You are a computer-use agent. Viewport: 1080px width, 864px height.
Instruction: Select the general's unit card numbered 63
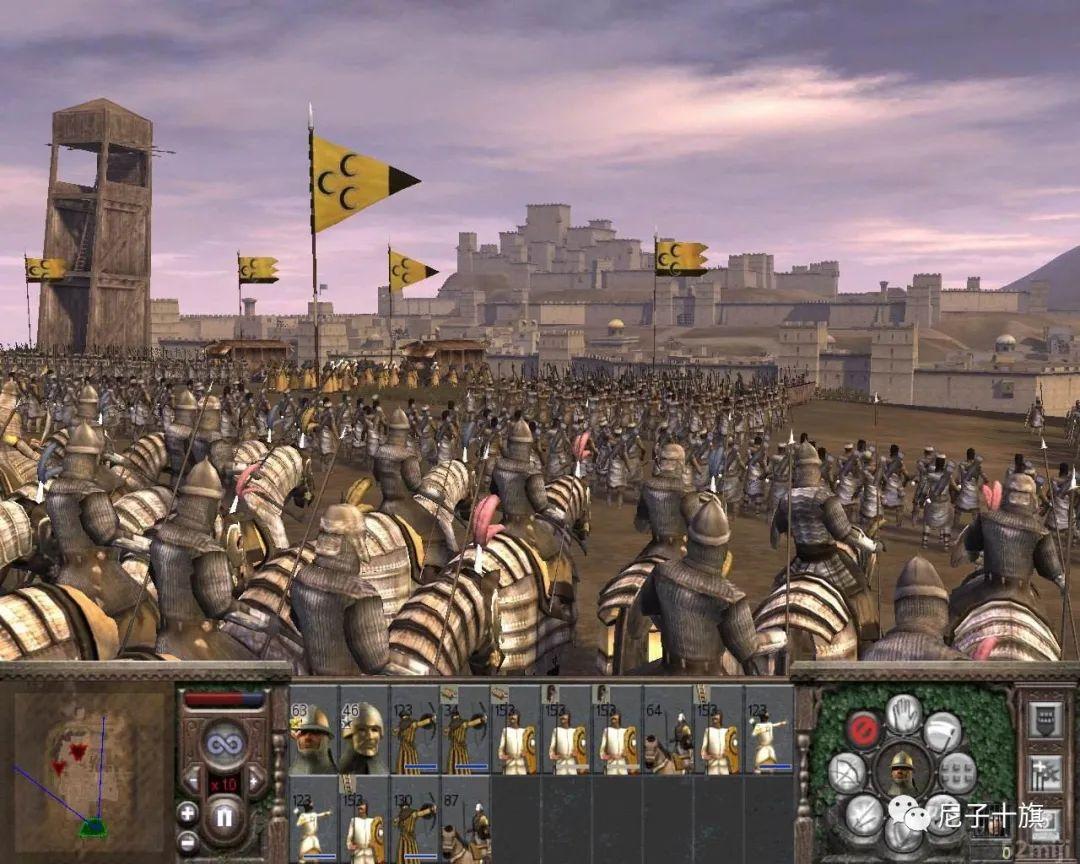[313, 730]
